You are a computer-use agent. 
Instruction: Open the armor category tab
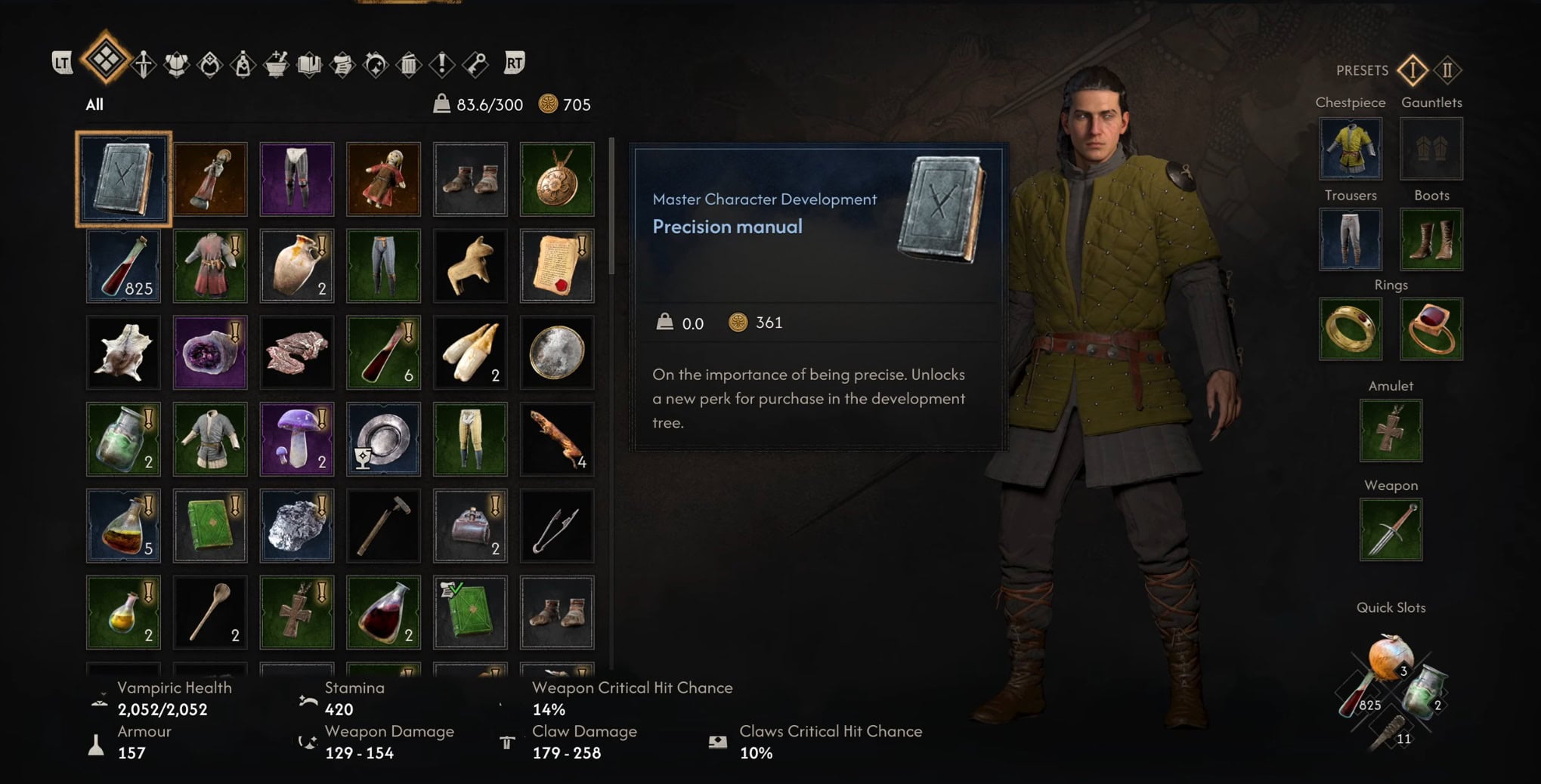pos(176,63)
